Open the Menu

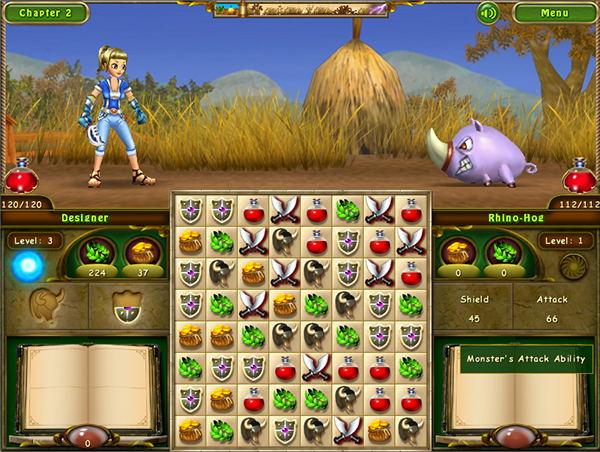554,13
